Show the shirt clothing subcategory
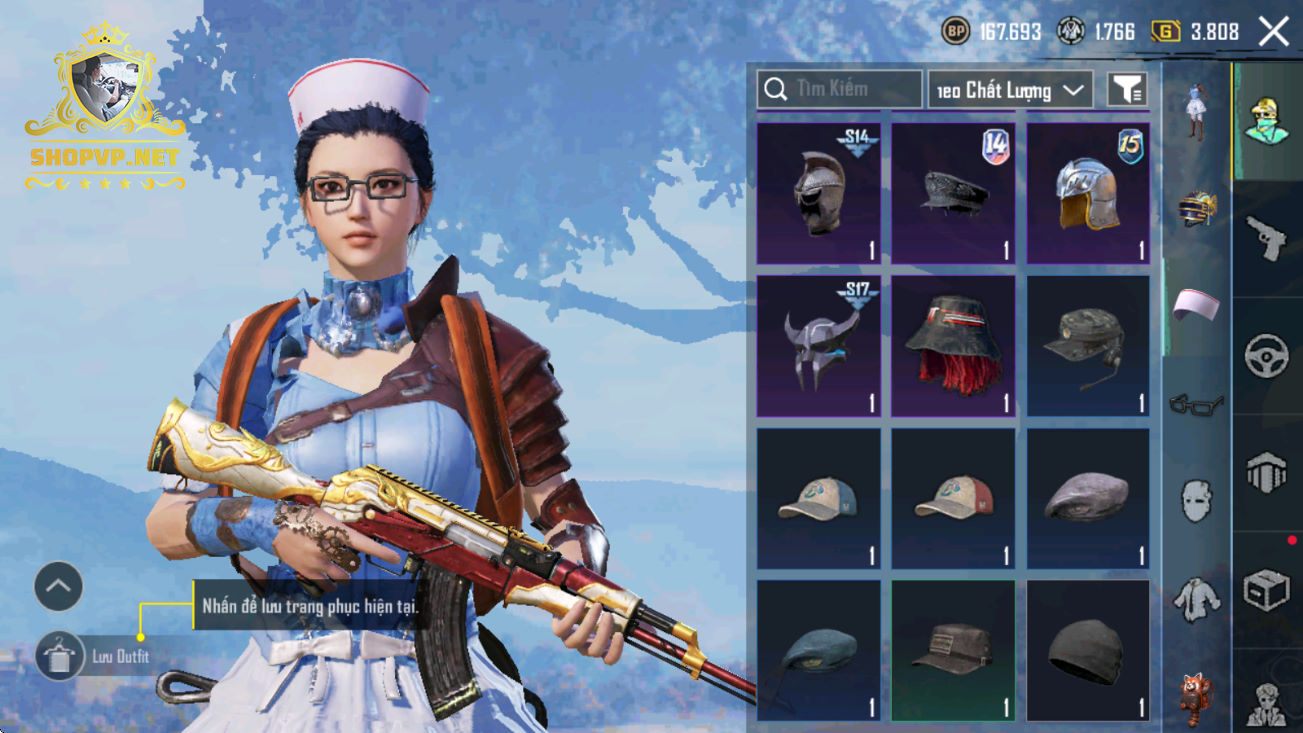The height and width of the screenshot is (733, 1303). [x=1196, y=598]
